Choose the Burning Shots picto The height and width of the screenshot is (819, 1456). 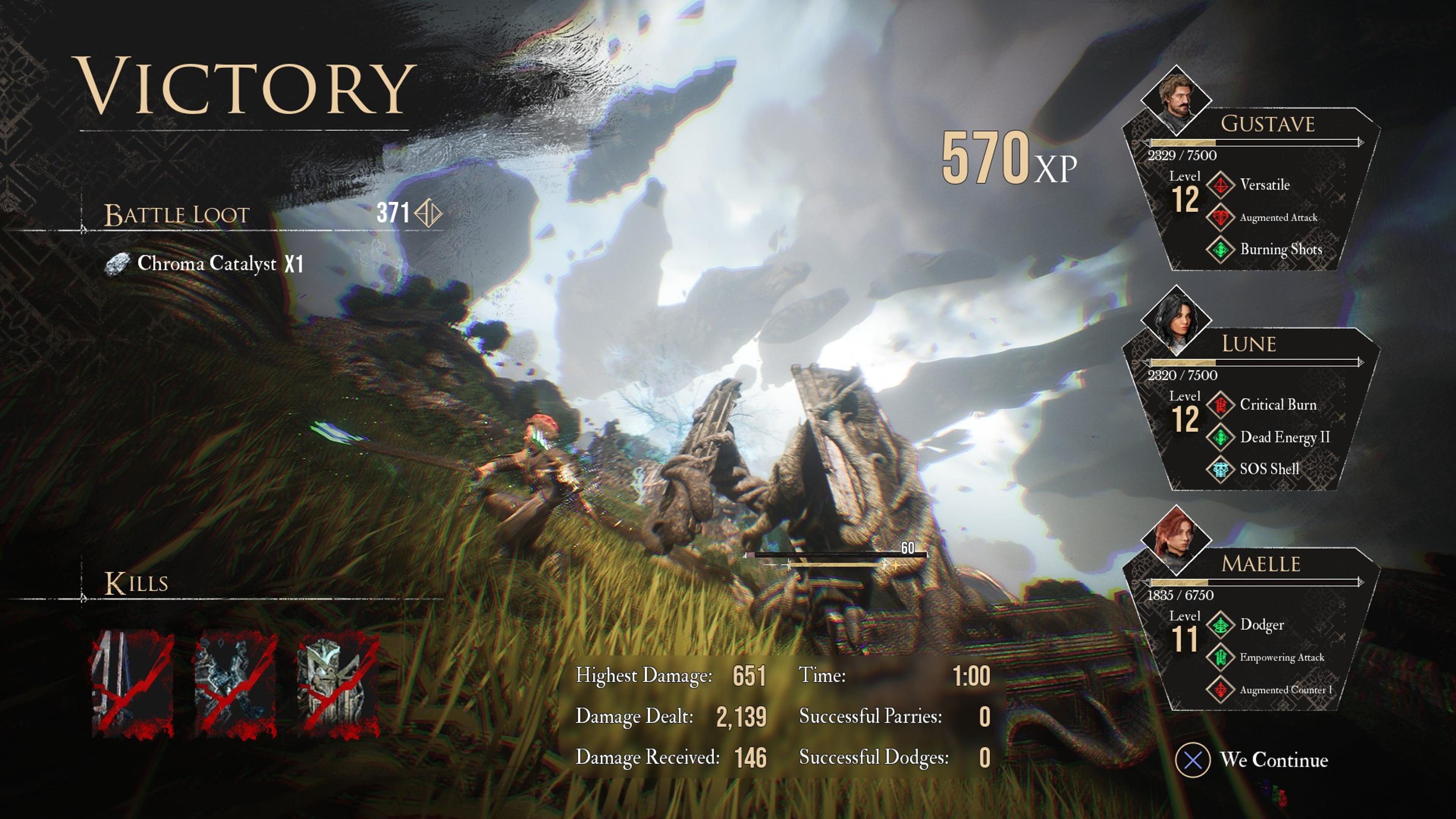click(1280, 249)
